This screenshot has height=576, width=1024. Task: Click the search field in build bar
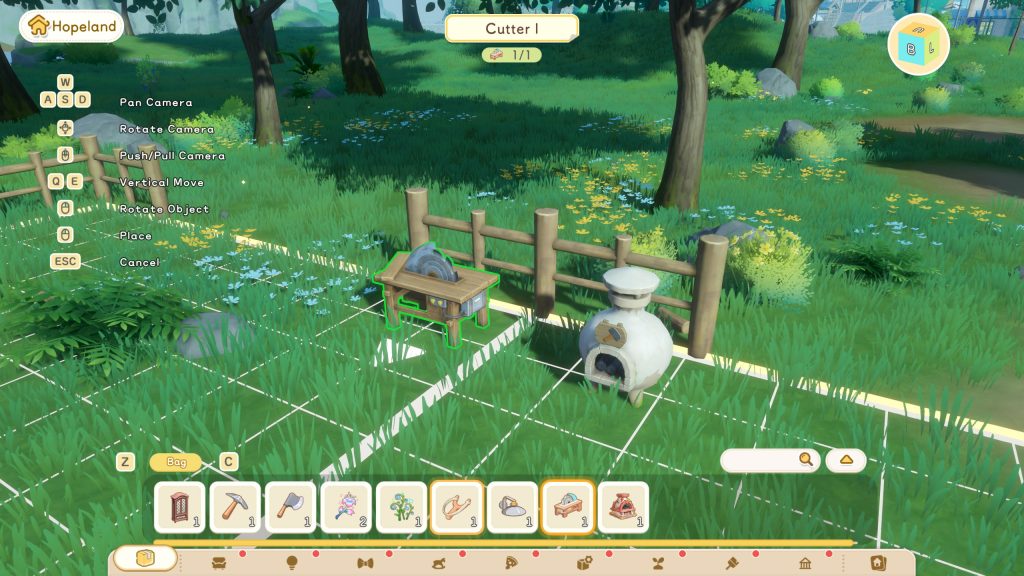click(760, 460)
